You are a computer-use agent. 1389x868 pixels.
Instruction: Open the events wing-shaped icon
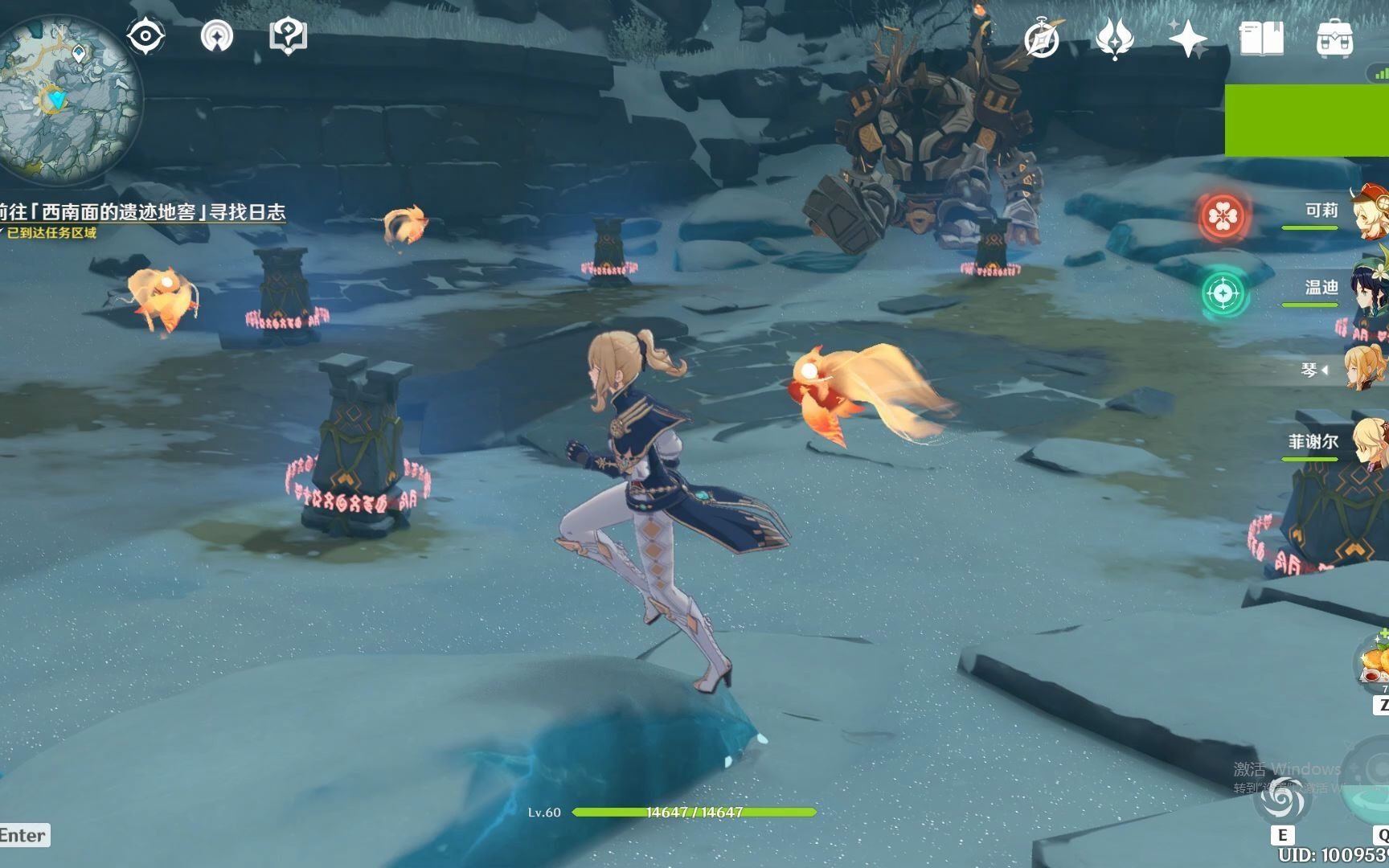coord(1114,39)
